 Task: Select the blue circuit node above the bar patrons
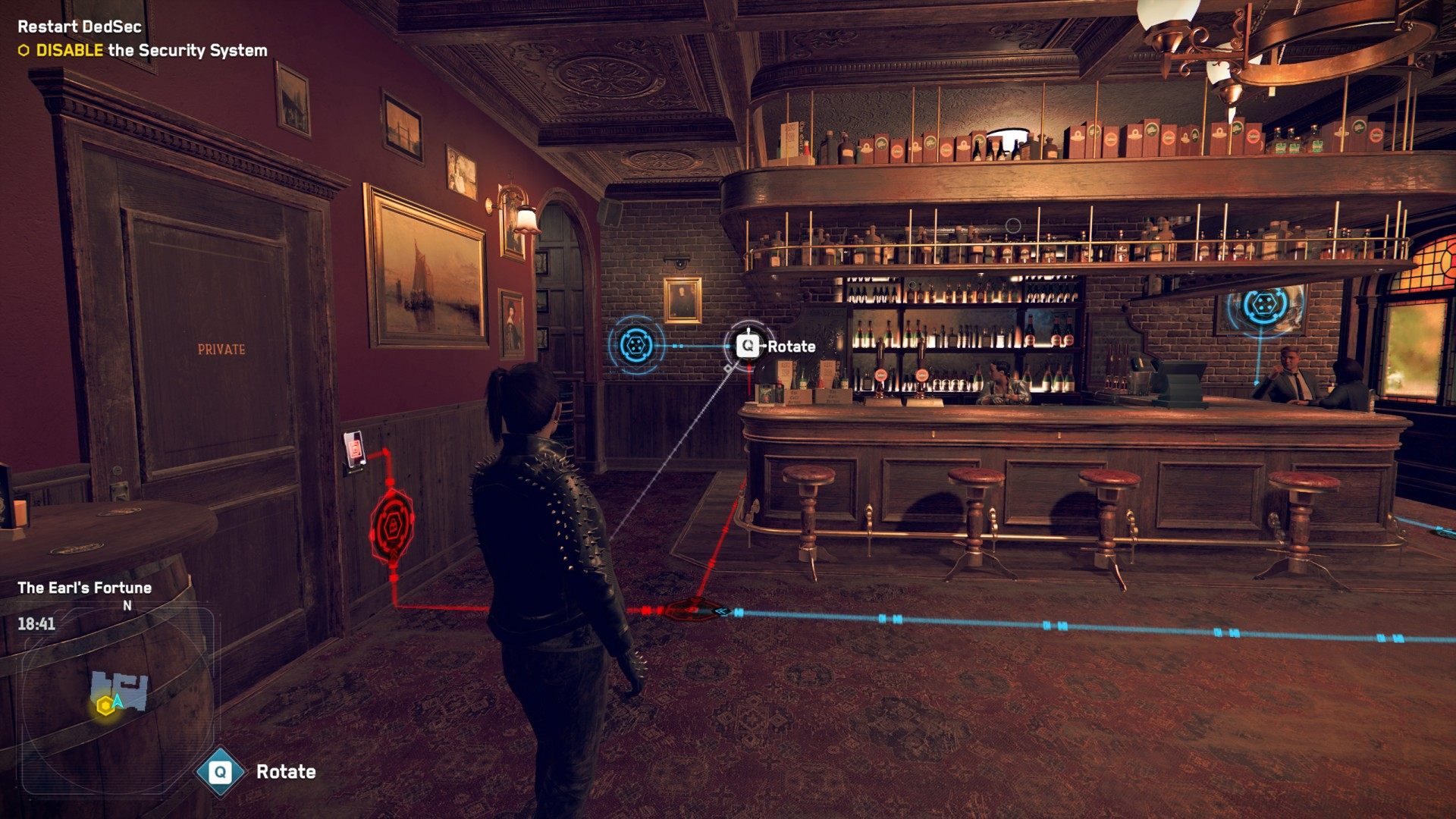[1263, 306]
